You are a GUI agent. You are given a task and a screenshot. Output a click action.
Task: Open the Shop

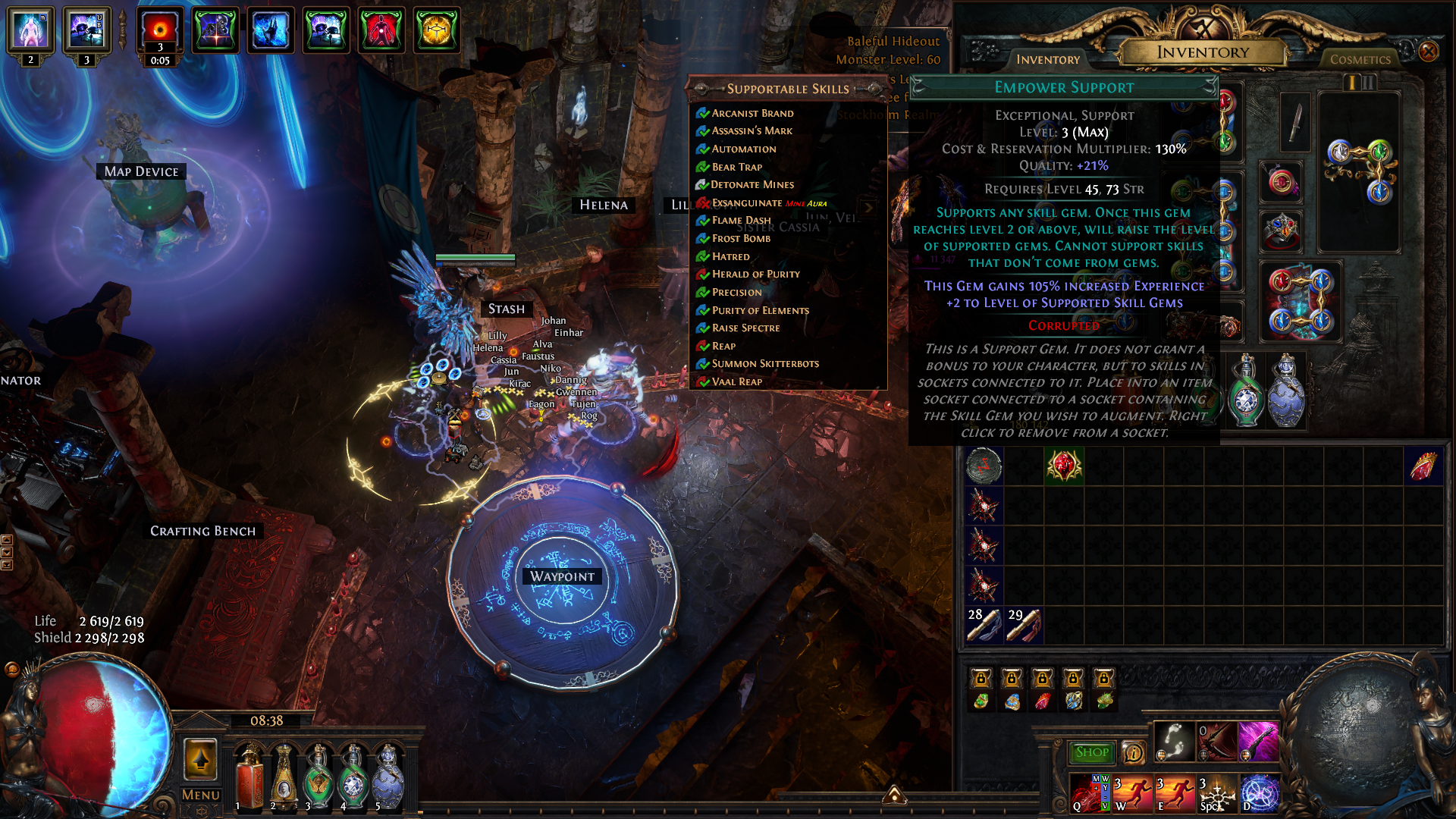tap(1091, 752)
